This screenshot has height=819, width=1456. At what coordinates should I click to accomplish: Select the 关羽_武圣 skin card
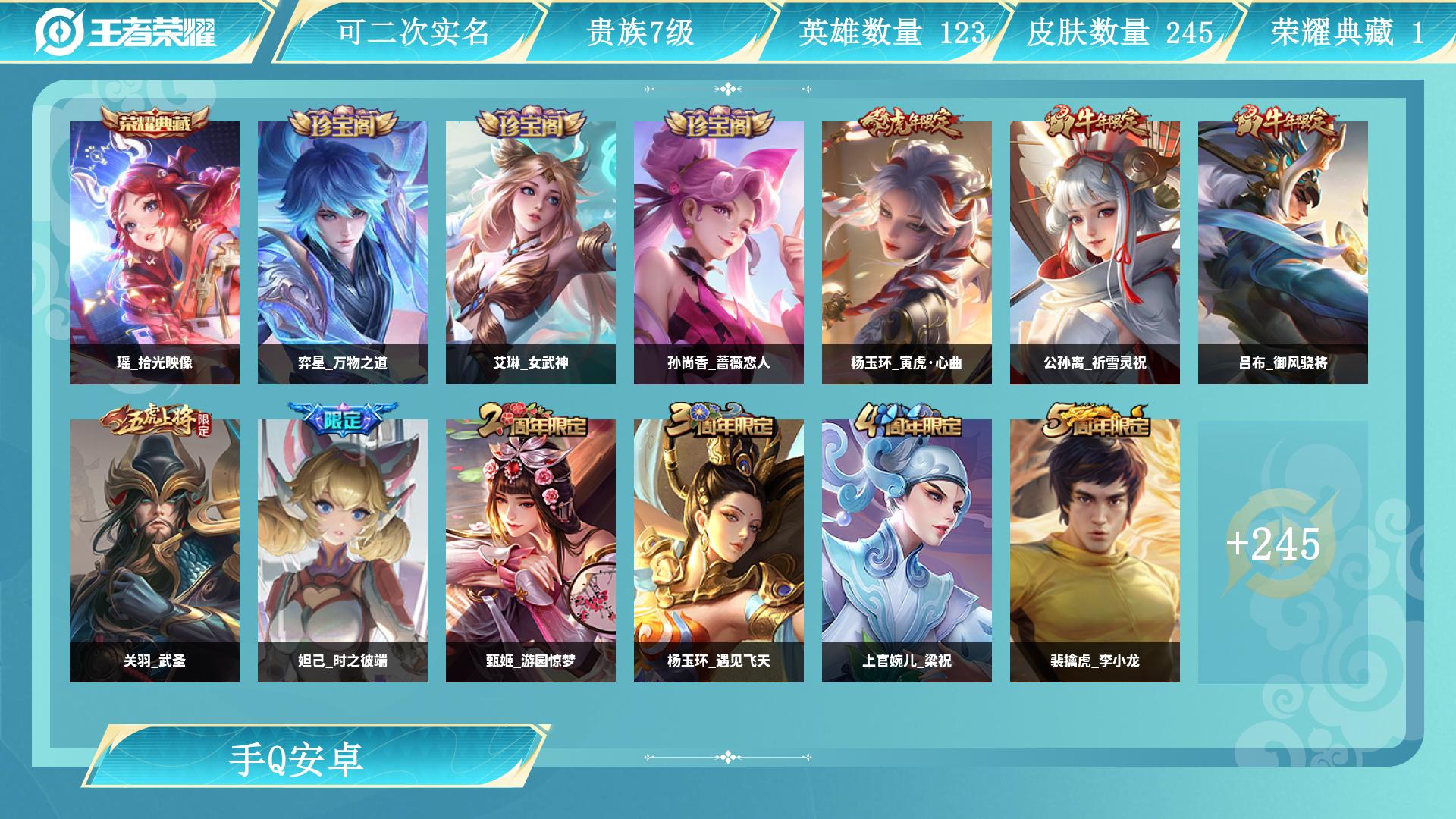[x=155, y=551]
